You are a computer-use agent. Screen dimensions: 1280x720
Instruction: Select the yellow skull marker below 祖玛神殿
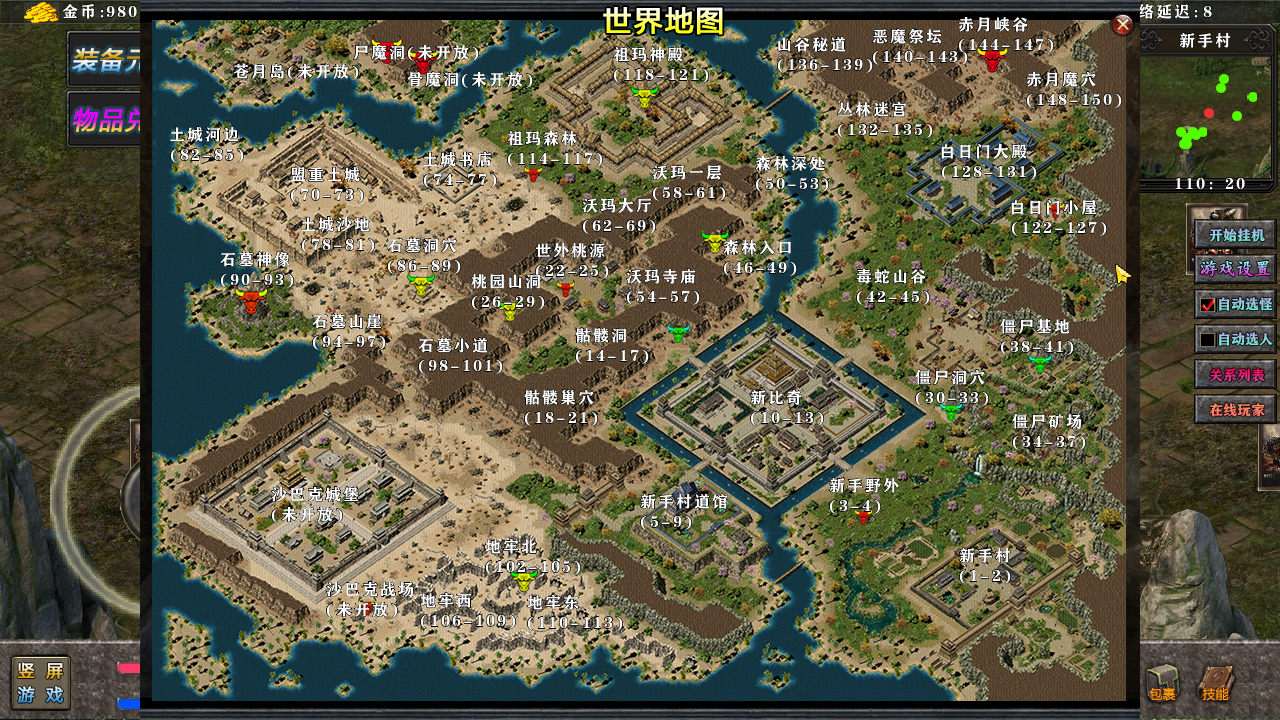tap(645, 97)
